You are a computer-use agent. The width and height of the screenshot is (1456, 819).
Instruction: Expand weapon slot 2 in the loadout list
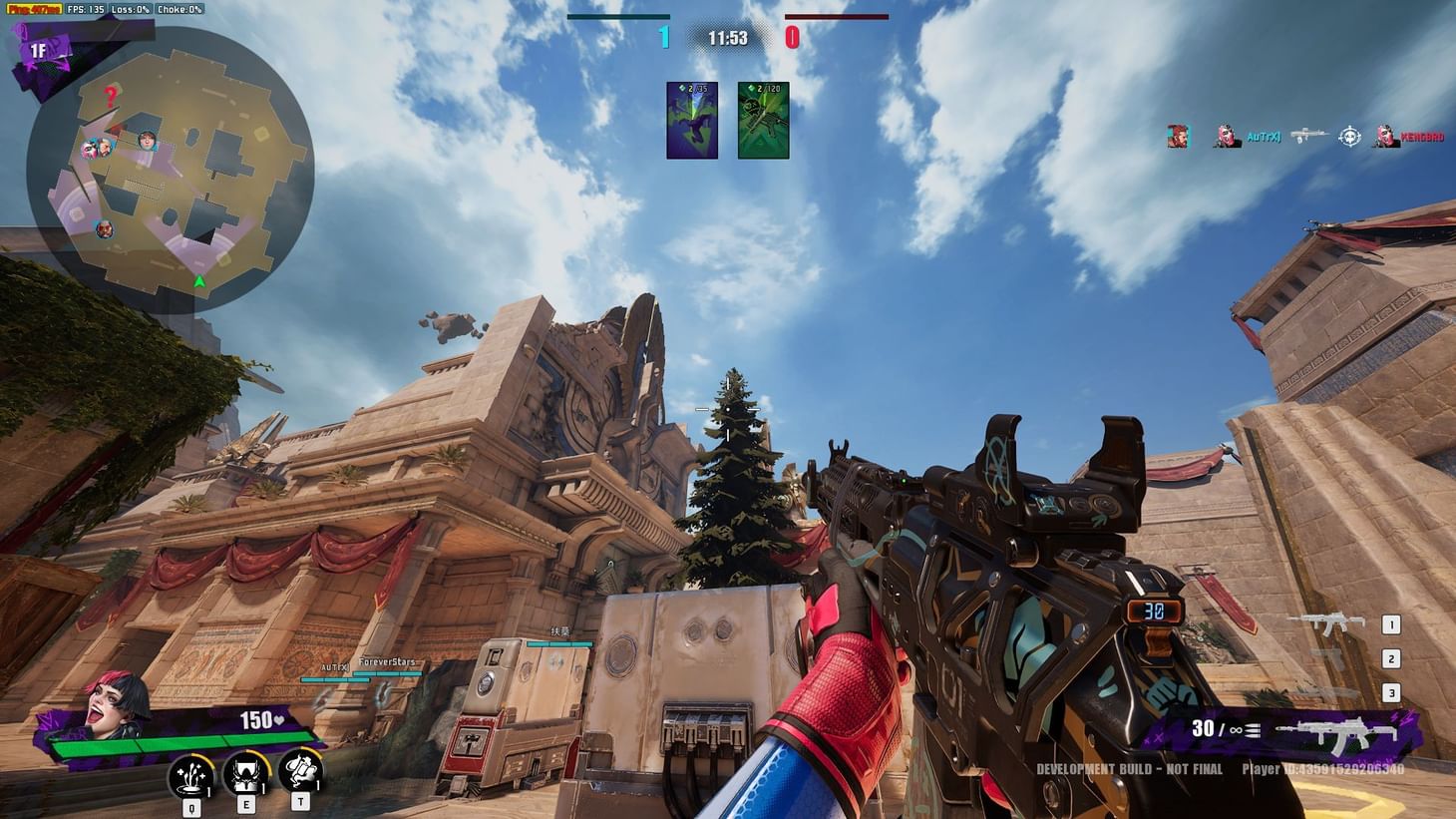[1390, 657]
